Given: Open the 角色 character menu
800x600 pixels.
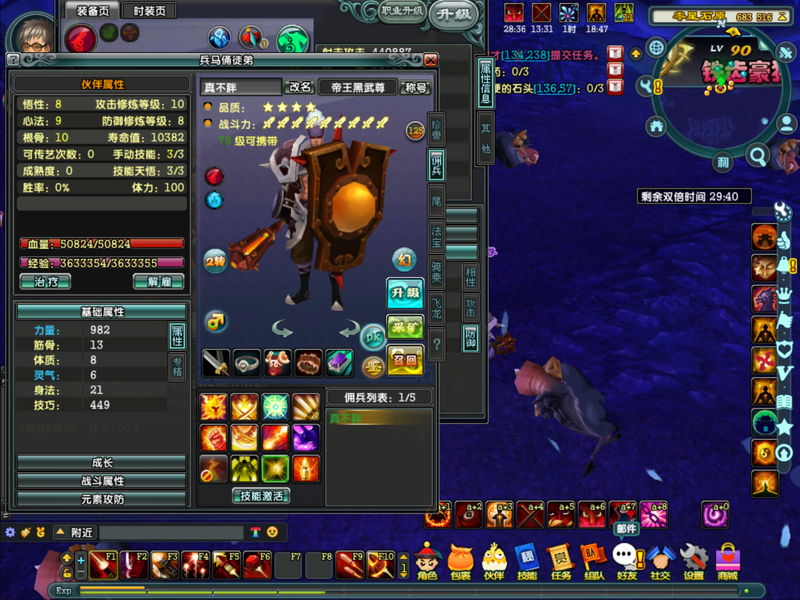Looking at the screenshot, I should pos(427,560).
